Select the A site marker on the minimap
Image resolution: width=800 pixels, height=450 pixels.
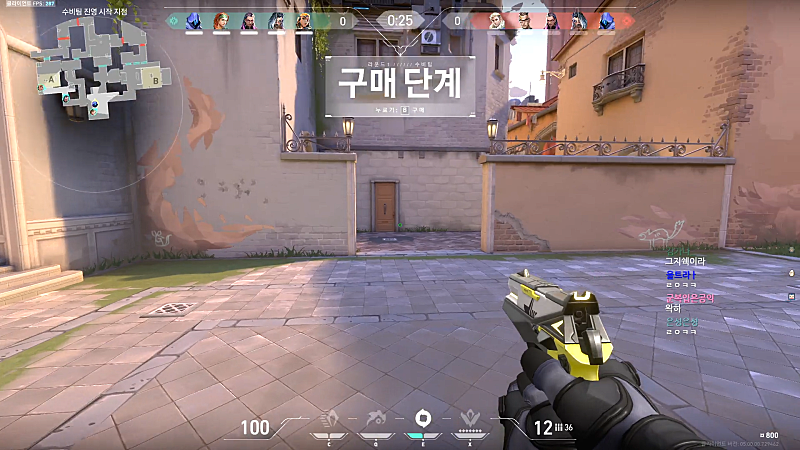point(50,78)
